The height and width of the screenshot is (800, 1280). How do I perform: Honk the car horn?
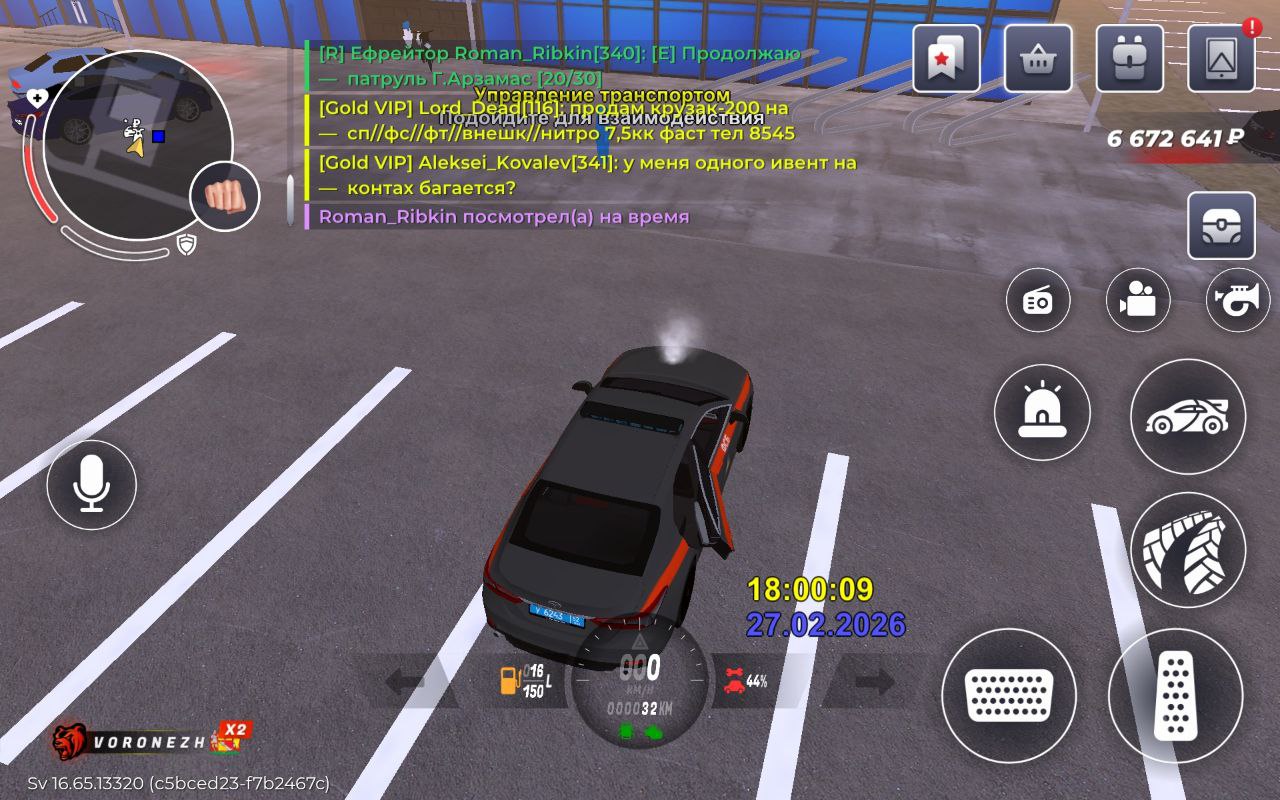1238,300
